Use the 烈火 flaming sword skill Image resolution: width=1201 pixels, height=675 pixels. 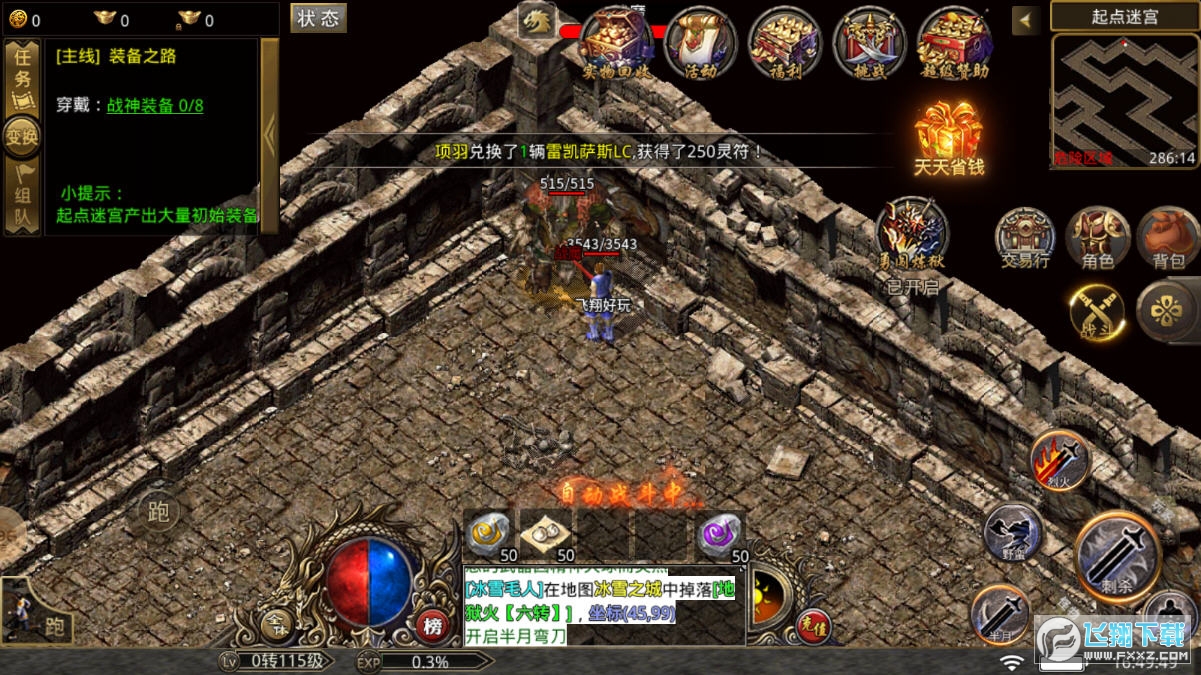click(1060, 460)
